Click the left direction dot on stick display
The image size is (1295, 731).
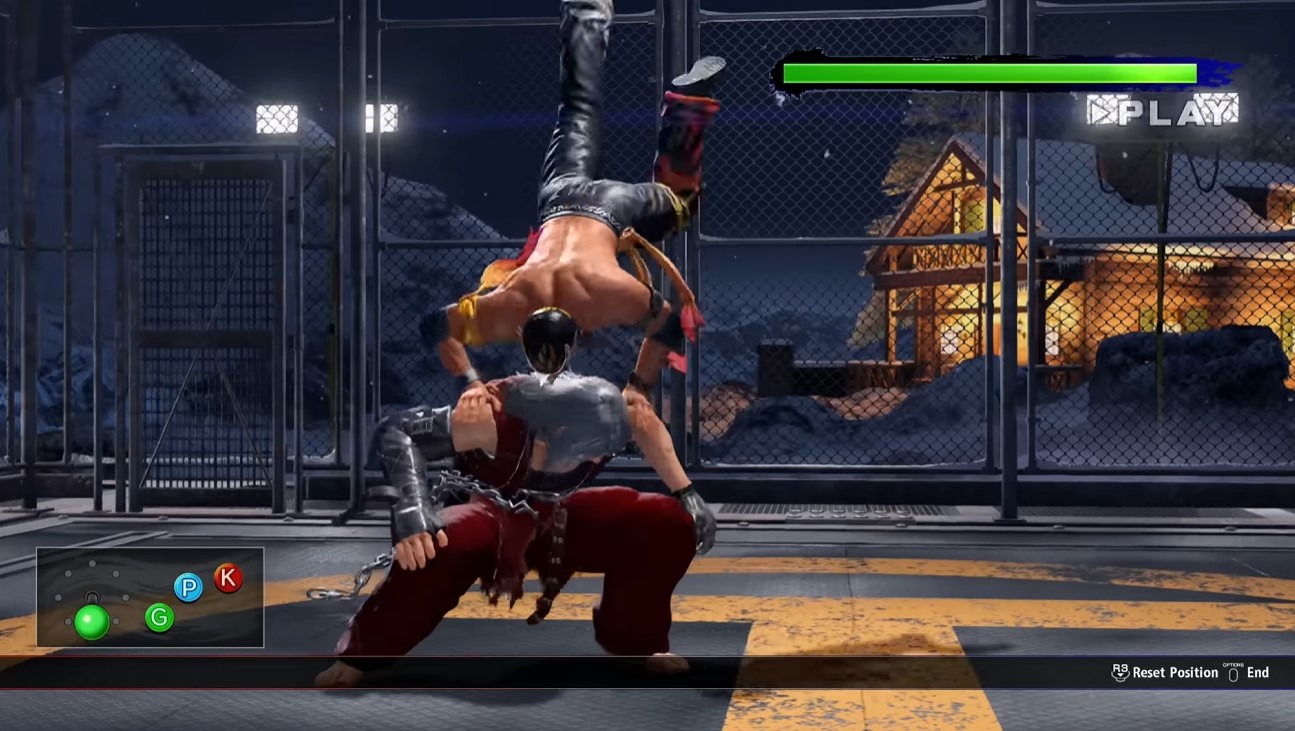point(58,597)
